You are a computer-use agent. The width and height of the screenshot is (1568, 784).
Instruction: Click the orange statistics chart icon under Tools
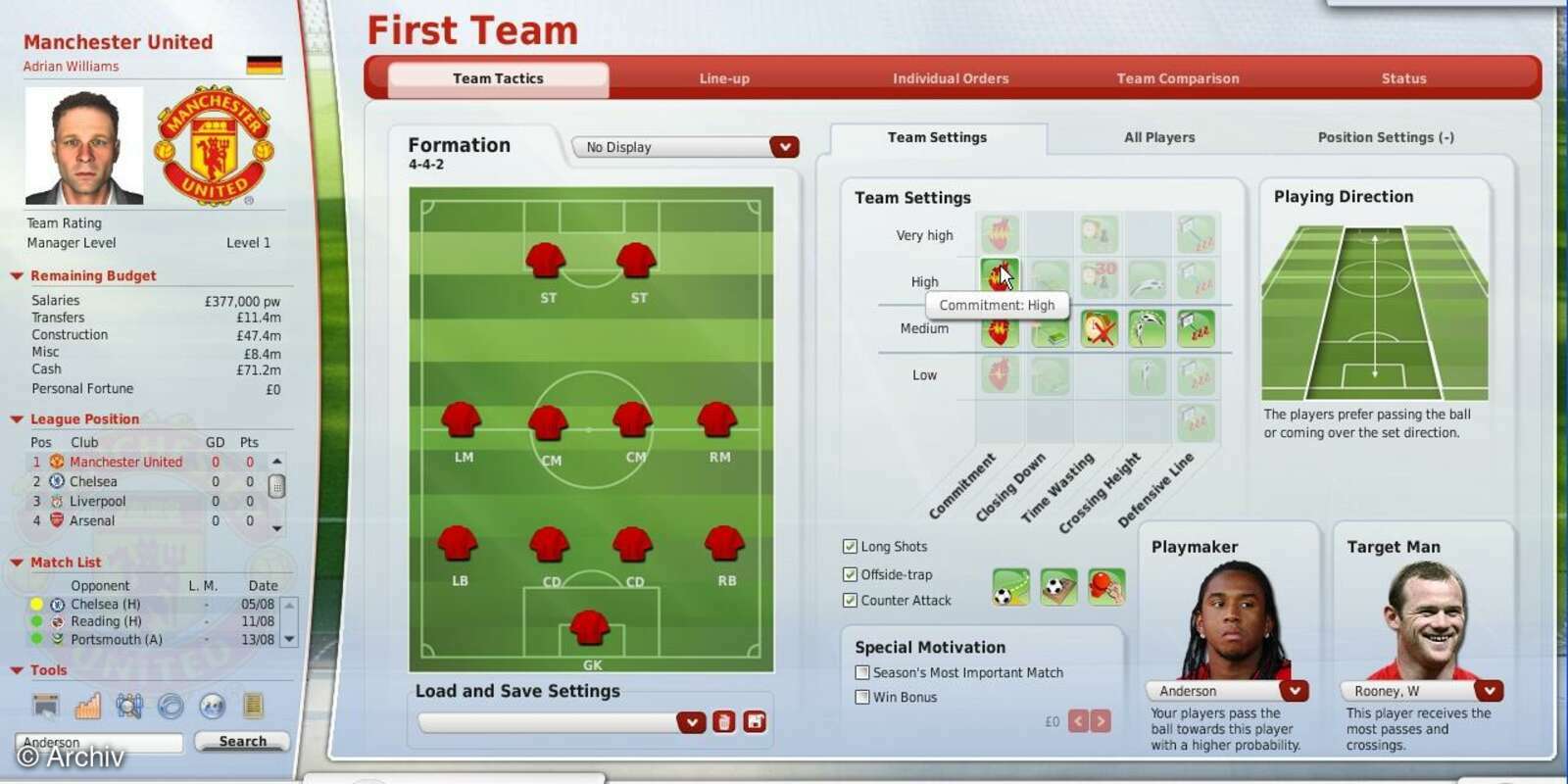point(86,706)
